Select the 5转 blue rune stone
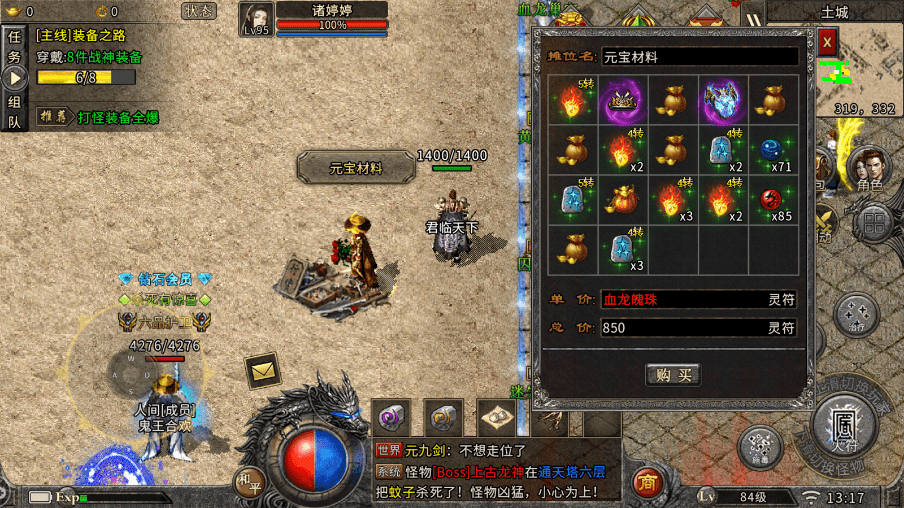Viewport: 904px width, 508px height. [574, 200]
